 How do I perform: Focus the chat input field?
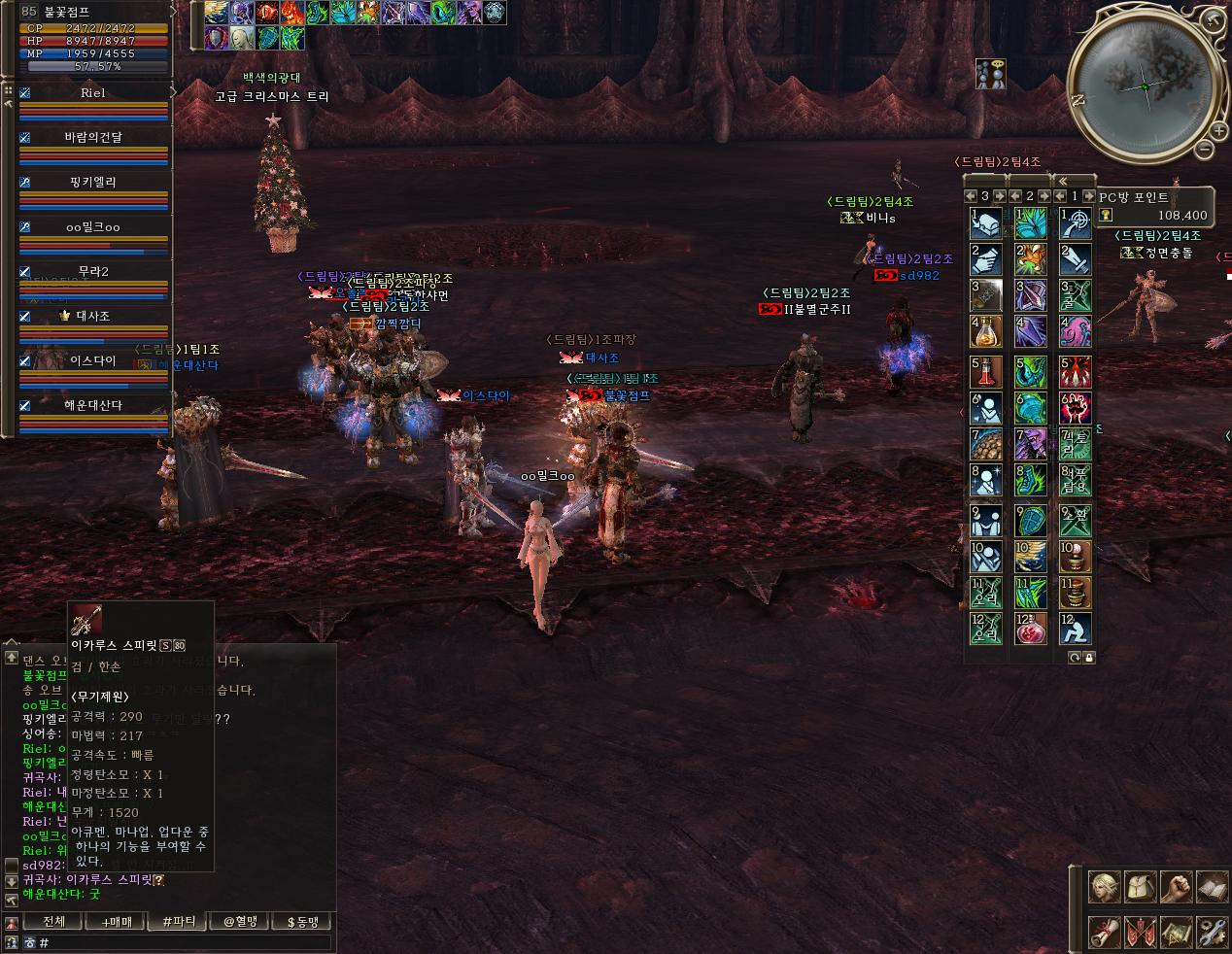pyautogui.click(x=185, y=942)
